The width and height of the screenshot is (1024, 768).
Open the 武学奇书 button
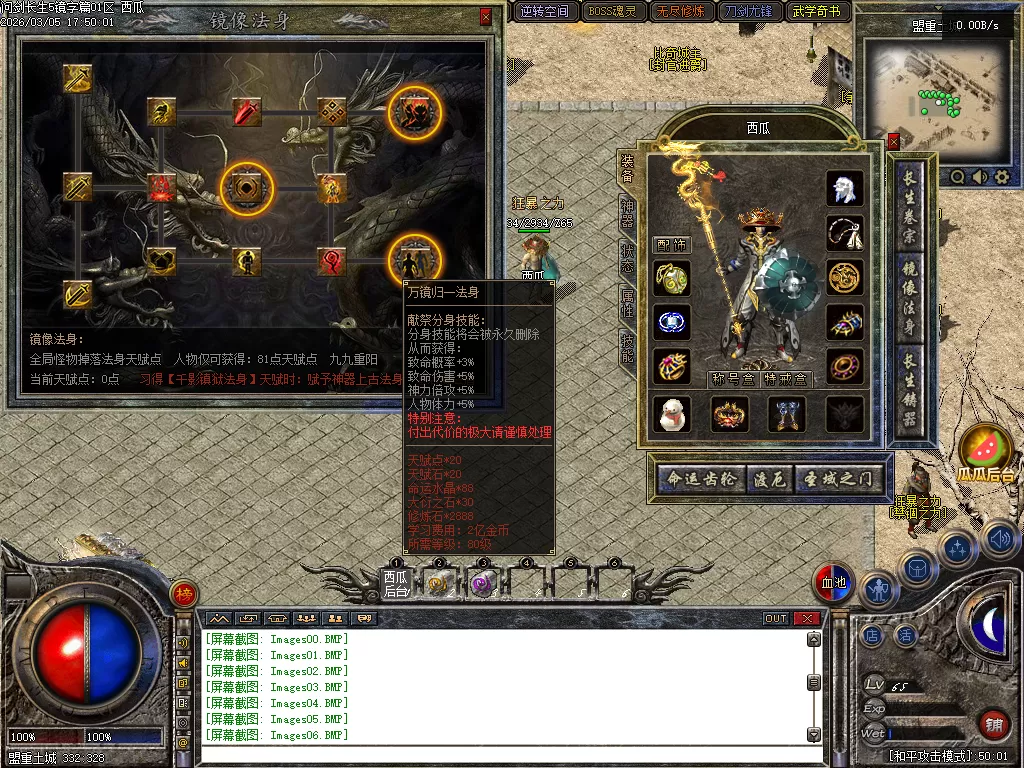(817, 12)
